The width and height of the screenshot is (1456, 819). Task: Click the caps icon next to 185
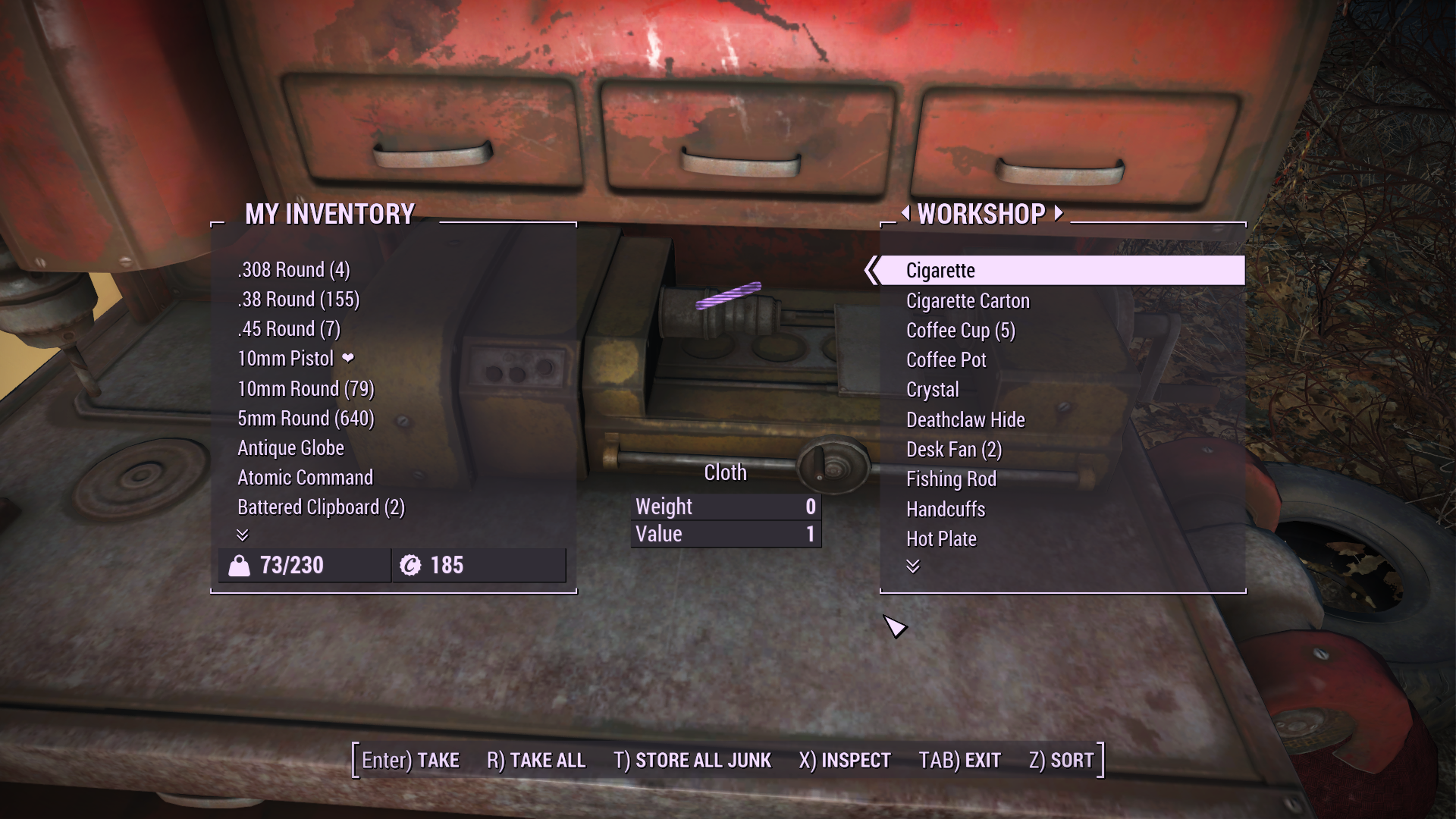click(x=410, y=564)
